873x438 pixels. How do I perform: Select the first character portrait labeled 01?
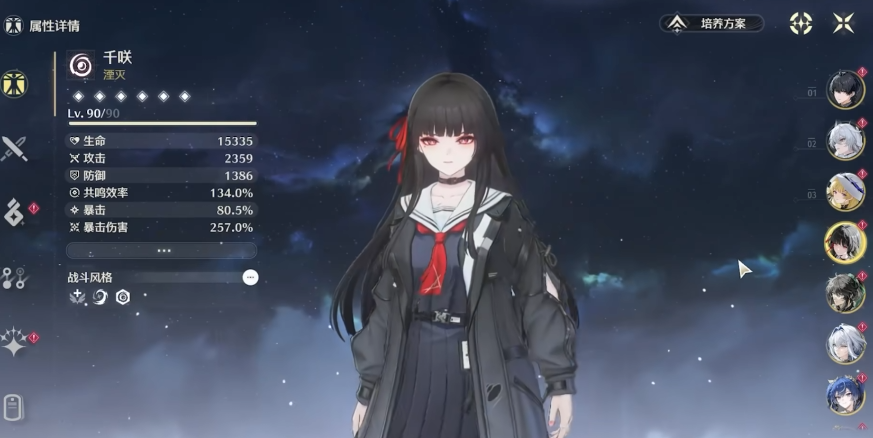(x=844, y=90)
